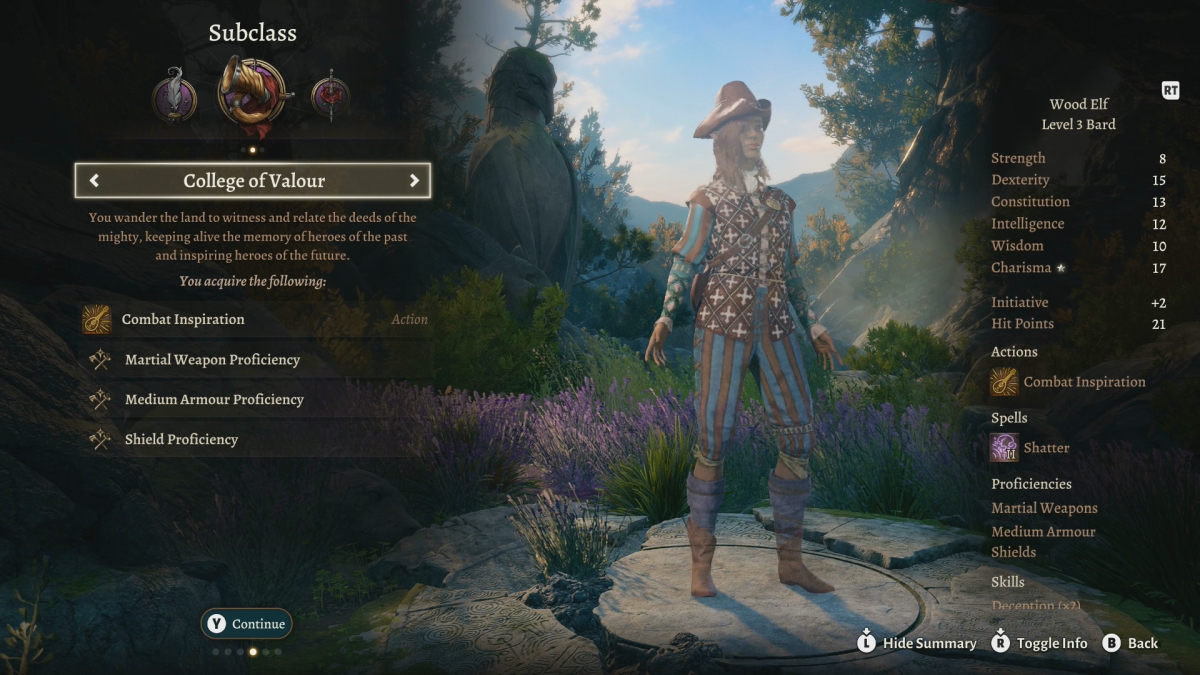The image size is (1200, 675).
Task: Select the central College of Valour emblem
Action: [251, 93]
